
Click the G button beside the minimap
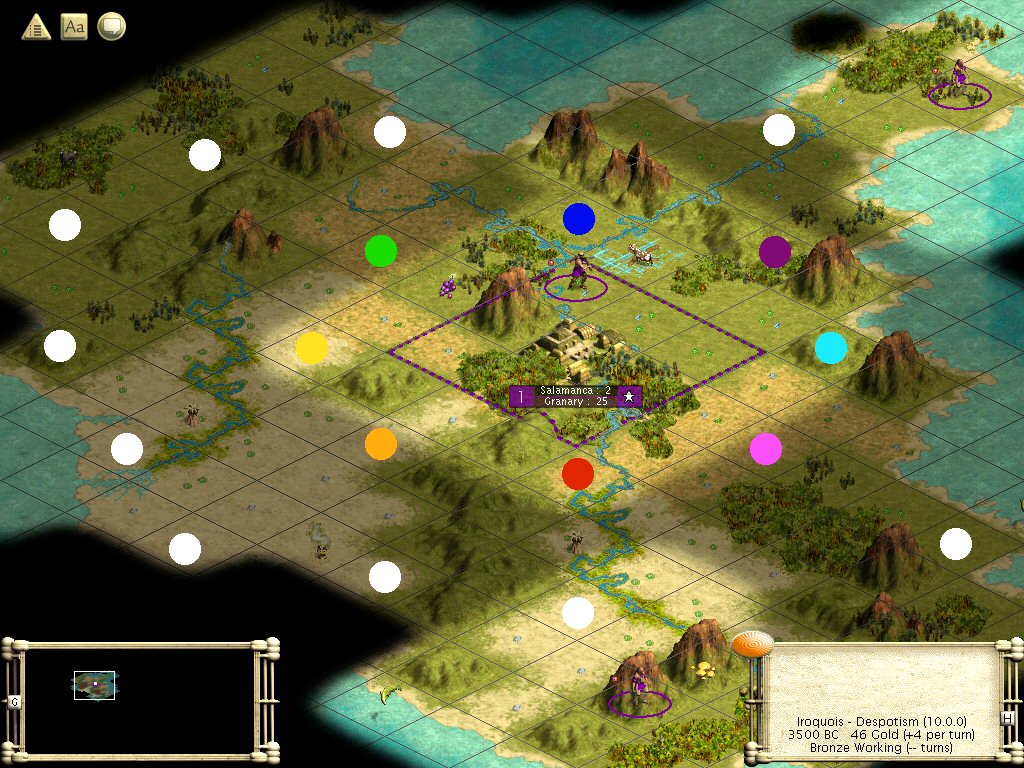(15, 702)
